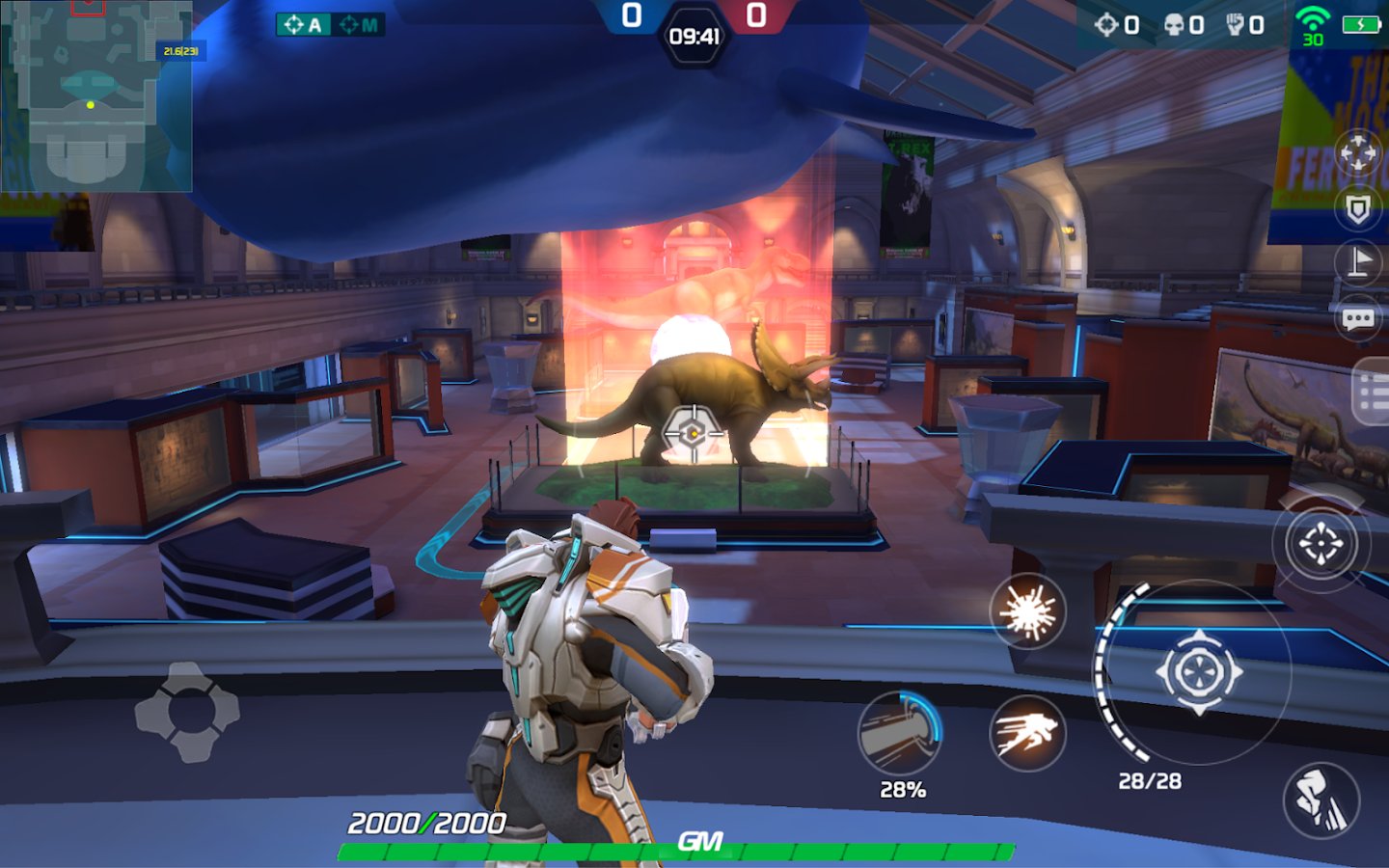
Task: Tap the shield defend command icon
Action: pos(1358,208)
